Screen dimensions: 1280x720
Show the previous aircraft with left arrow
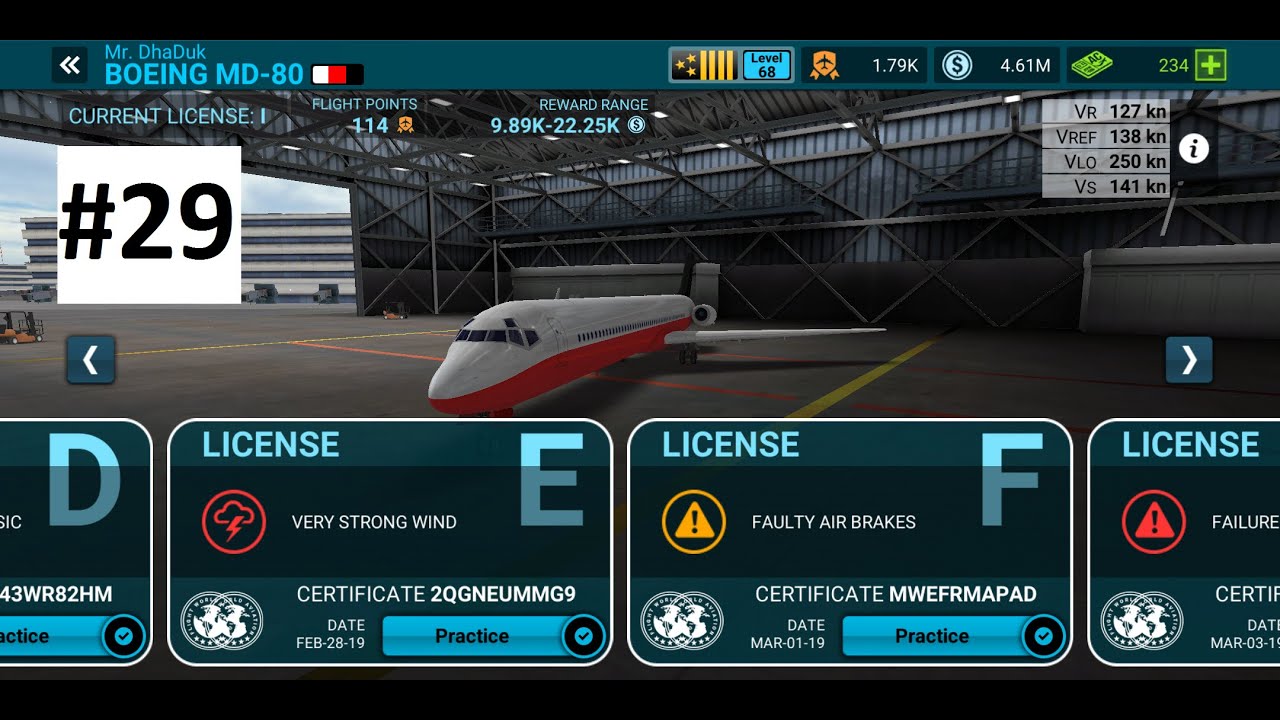91,360
